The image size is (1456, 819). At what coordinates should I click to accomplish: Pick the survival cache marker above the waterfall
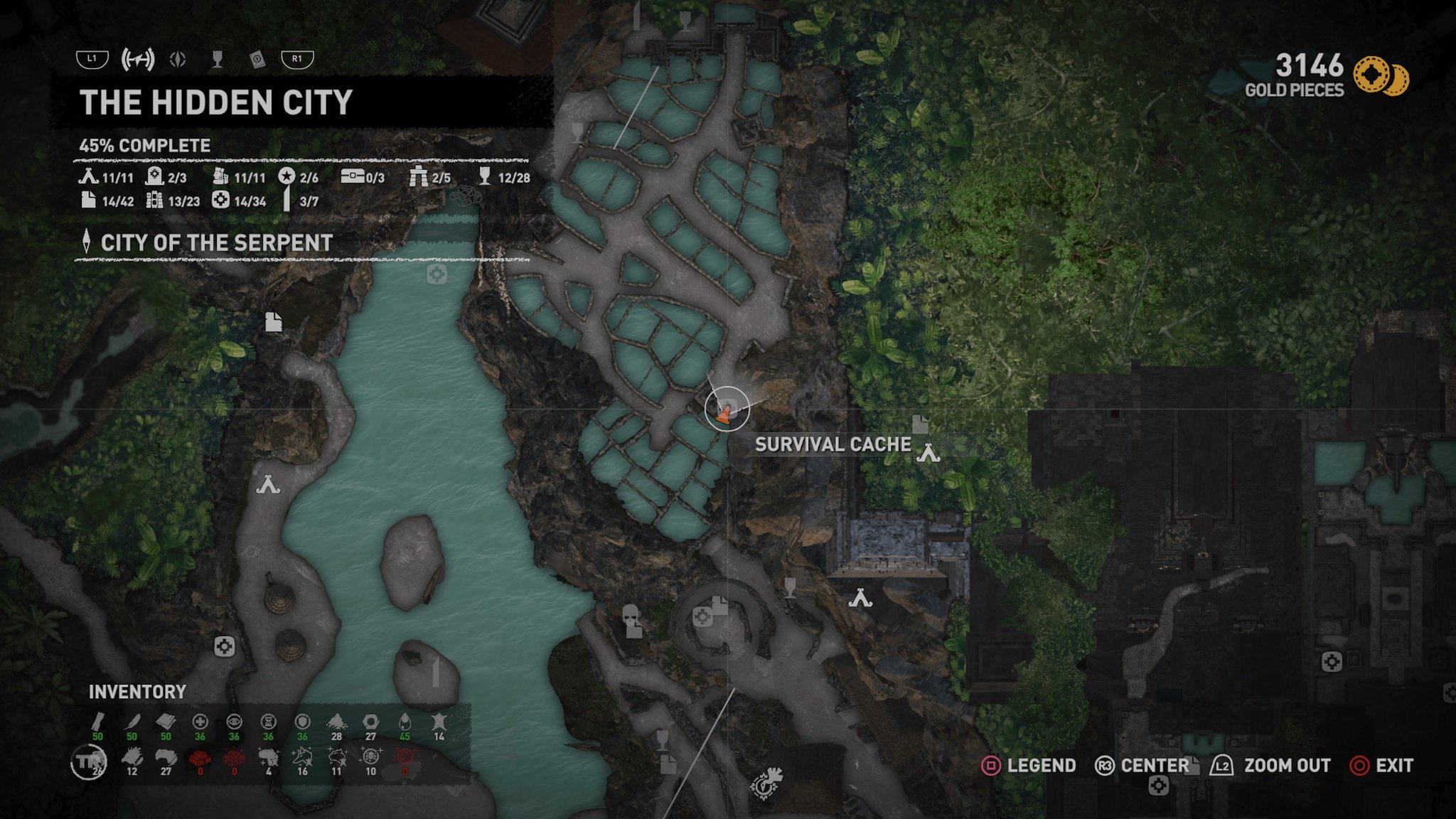coord(437,274)
